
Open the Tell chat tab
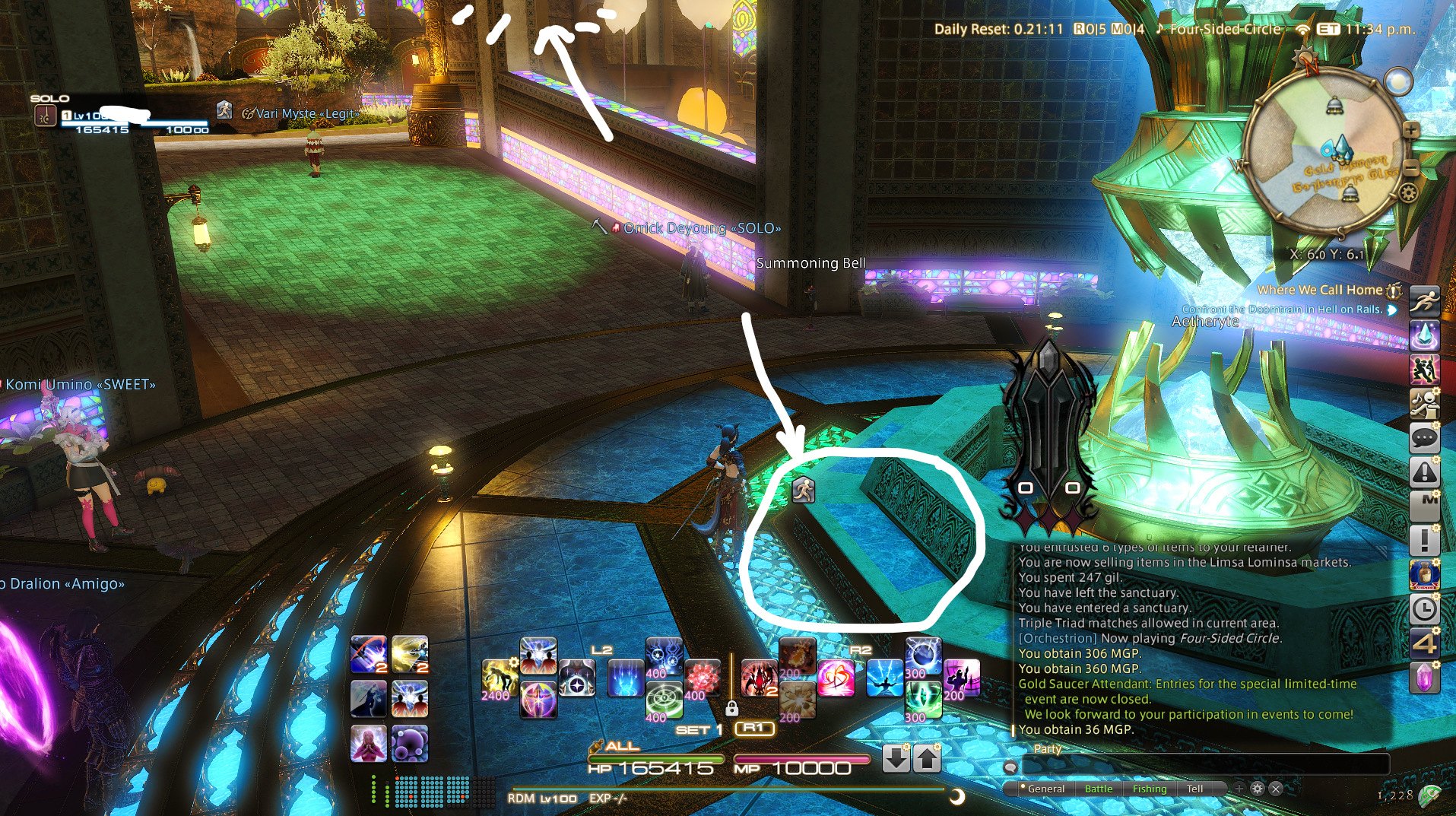[1194, 789]
